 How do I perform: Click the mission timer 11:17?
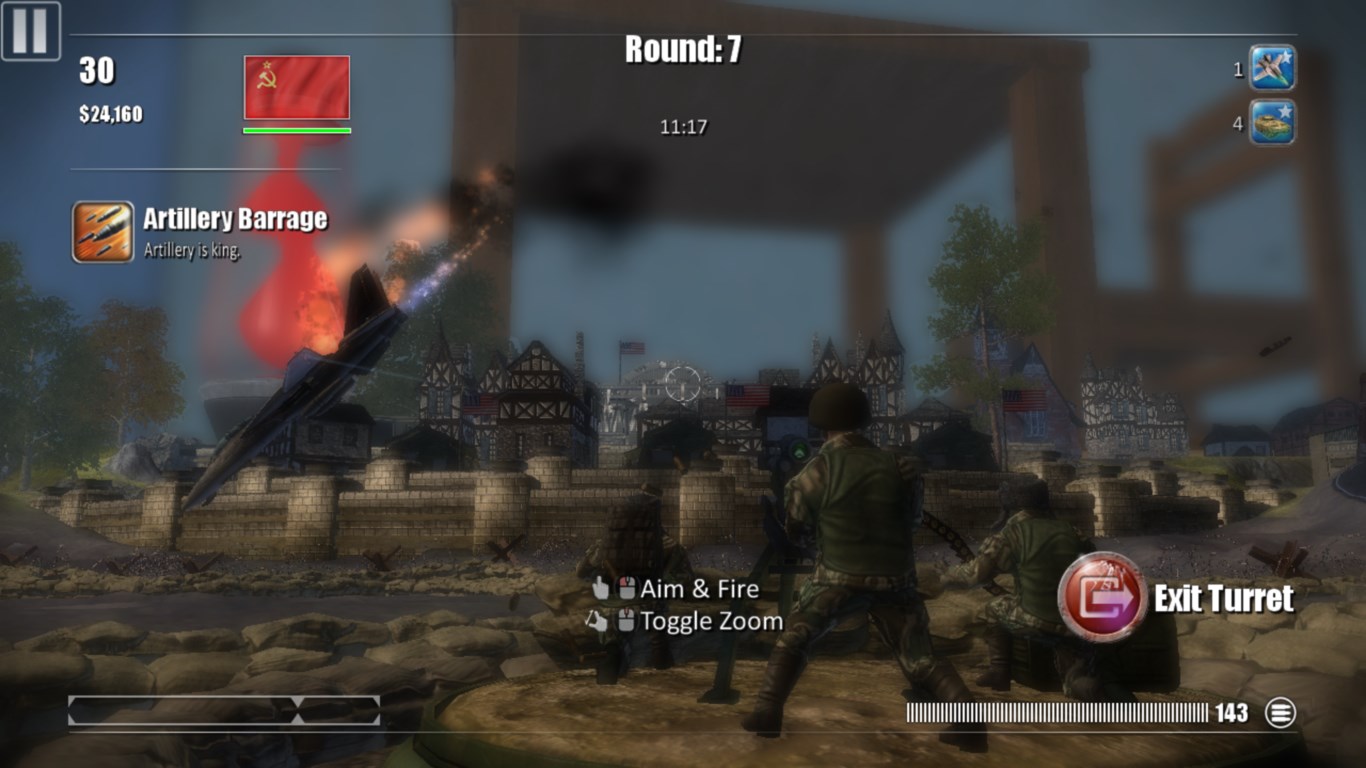click(x=684, y=126)
